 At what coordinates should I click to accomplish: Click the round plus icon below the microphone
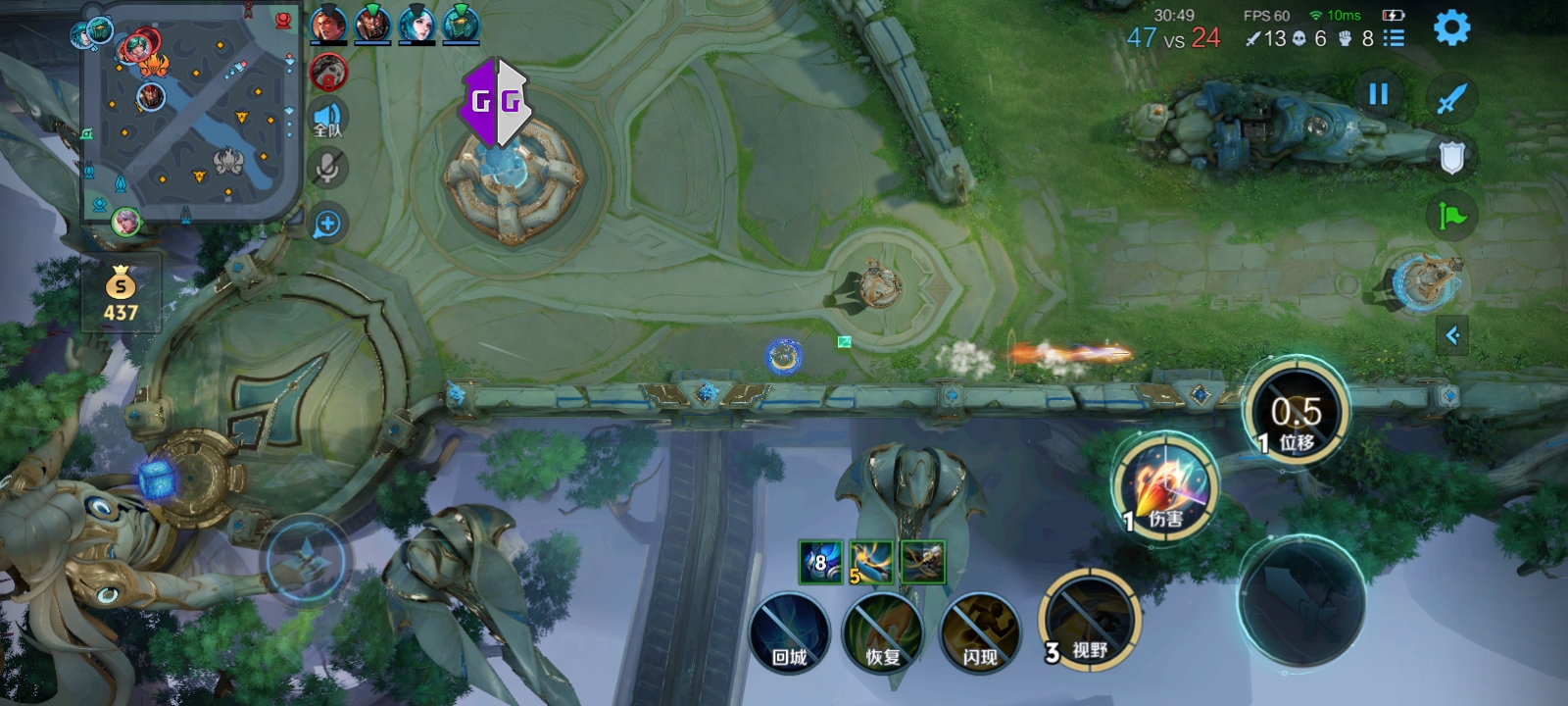[327, 225]
